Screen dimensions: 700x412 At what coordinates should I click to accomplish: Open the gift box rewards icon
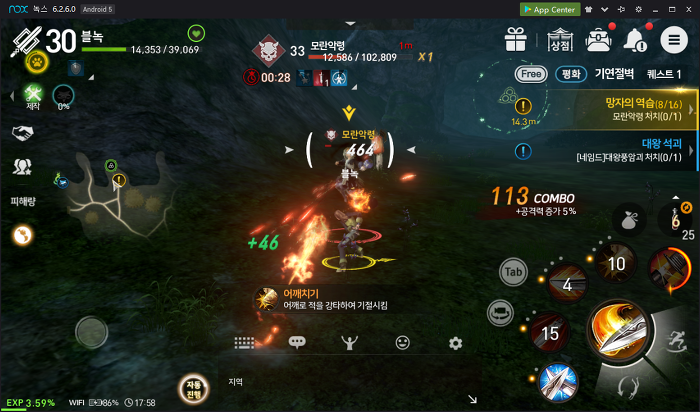click(516, 40)
